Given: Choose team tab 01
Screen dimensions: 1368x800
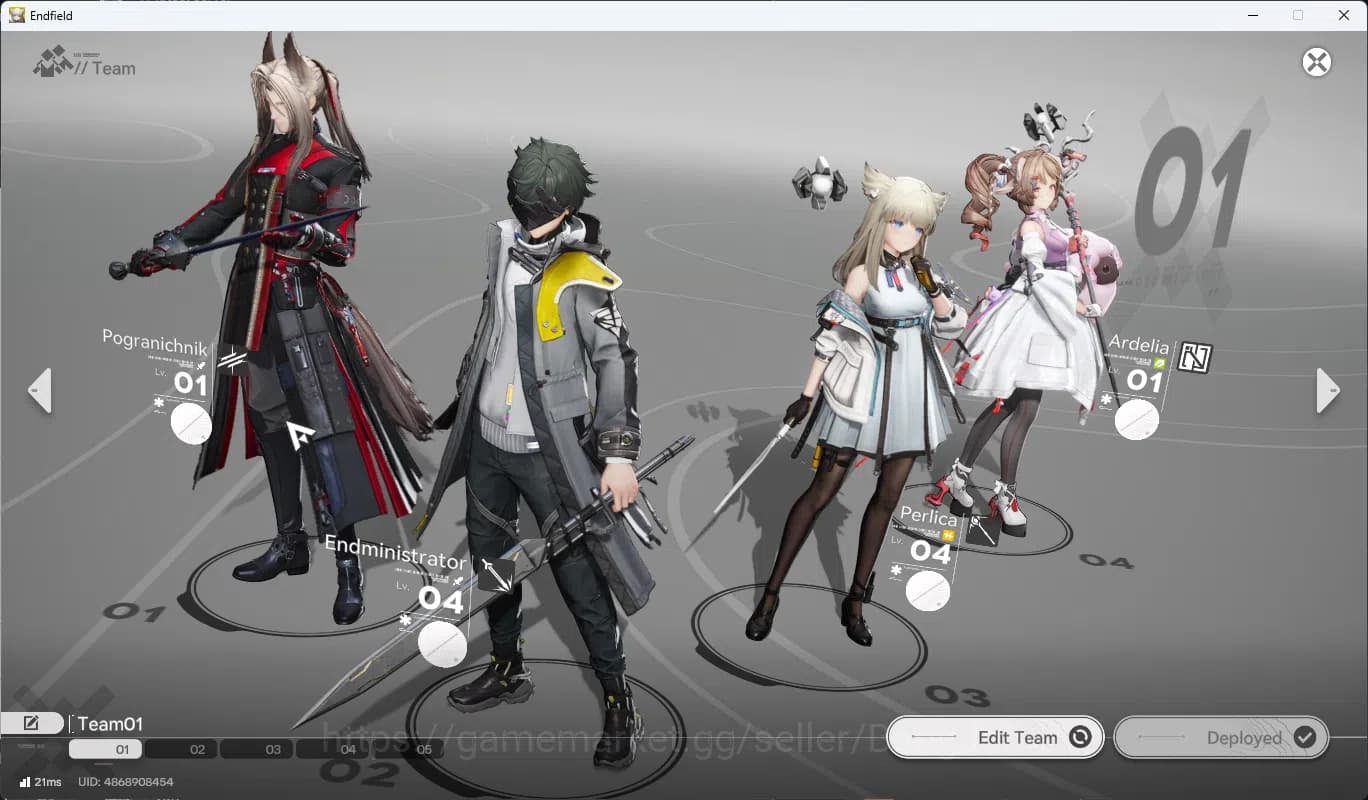Looking at the screenshot, I should (x=122, y=749).
